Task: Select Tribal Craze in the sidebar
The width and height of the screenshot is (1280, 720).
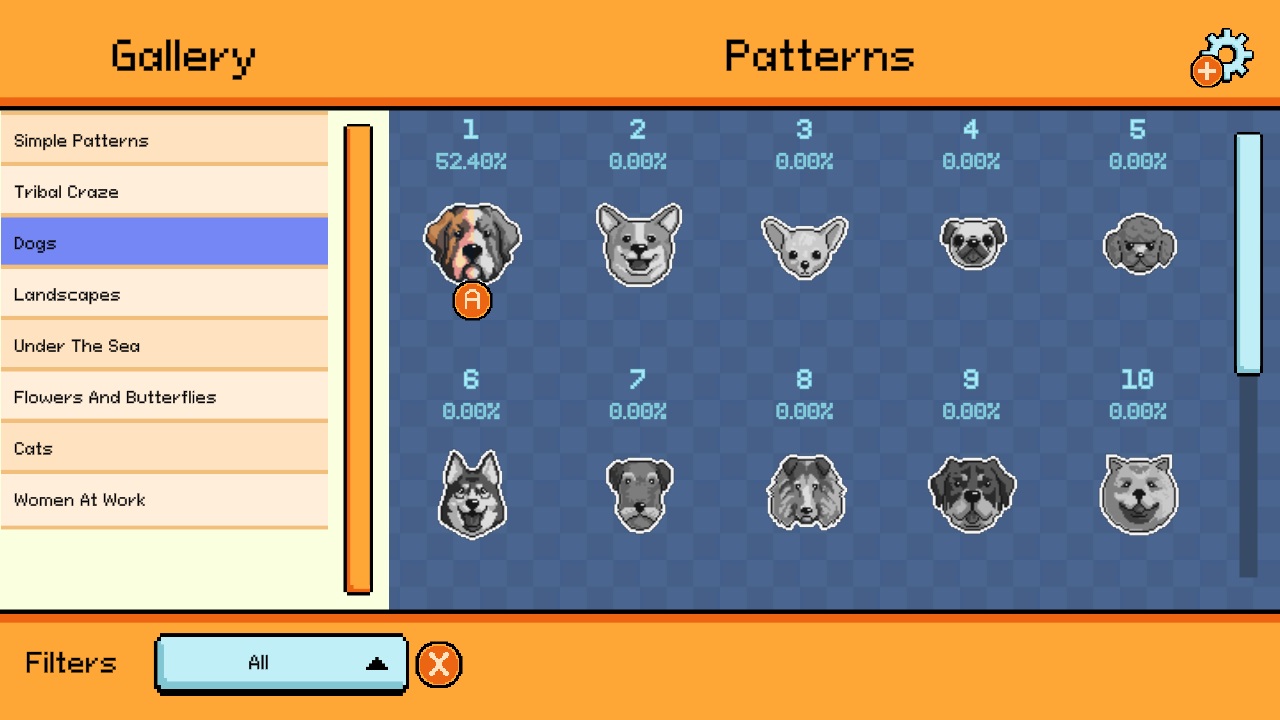Action: pyautogui.click(x=165, y=191)
